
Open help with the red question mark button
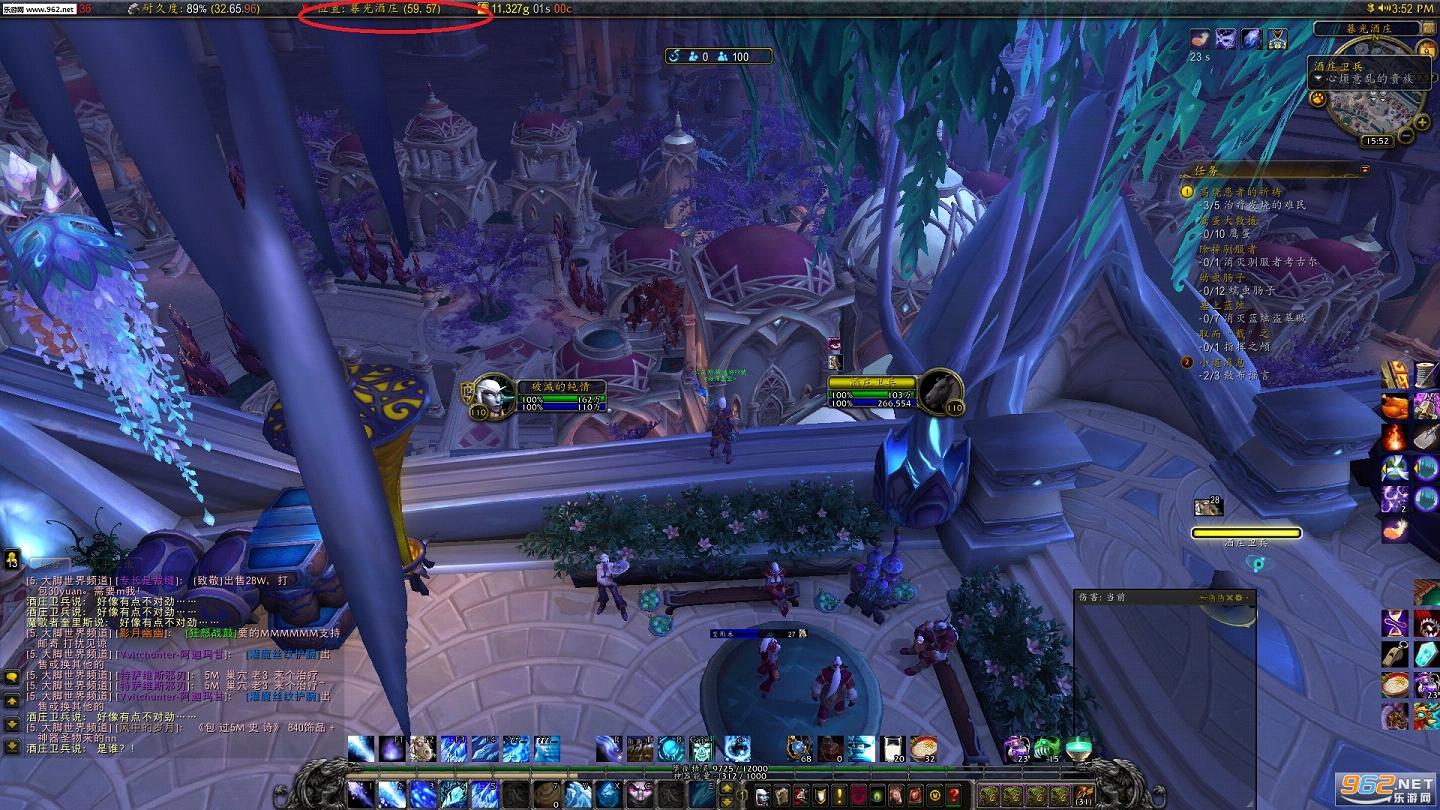pyautogui.click(x=955, y=796)
